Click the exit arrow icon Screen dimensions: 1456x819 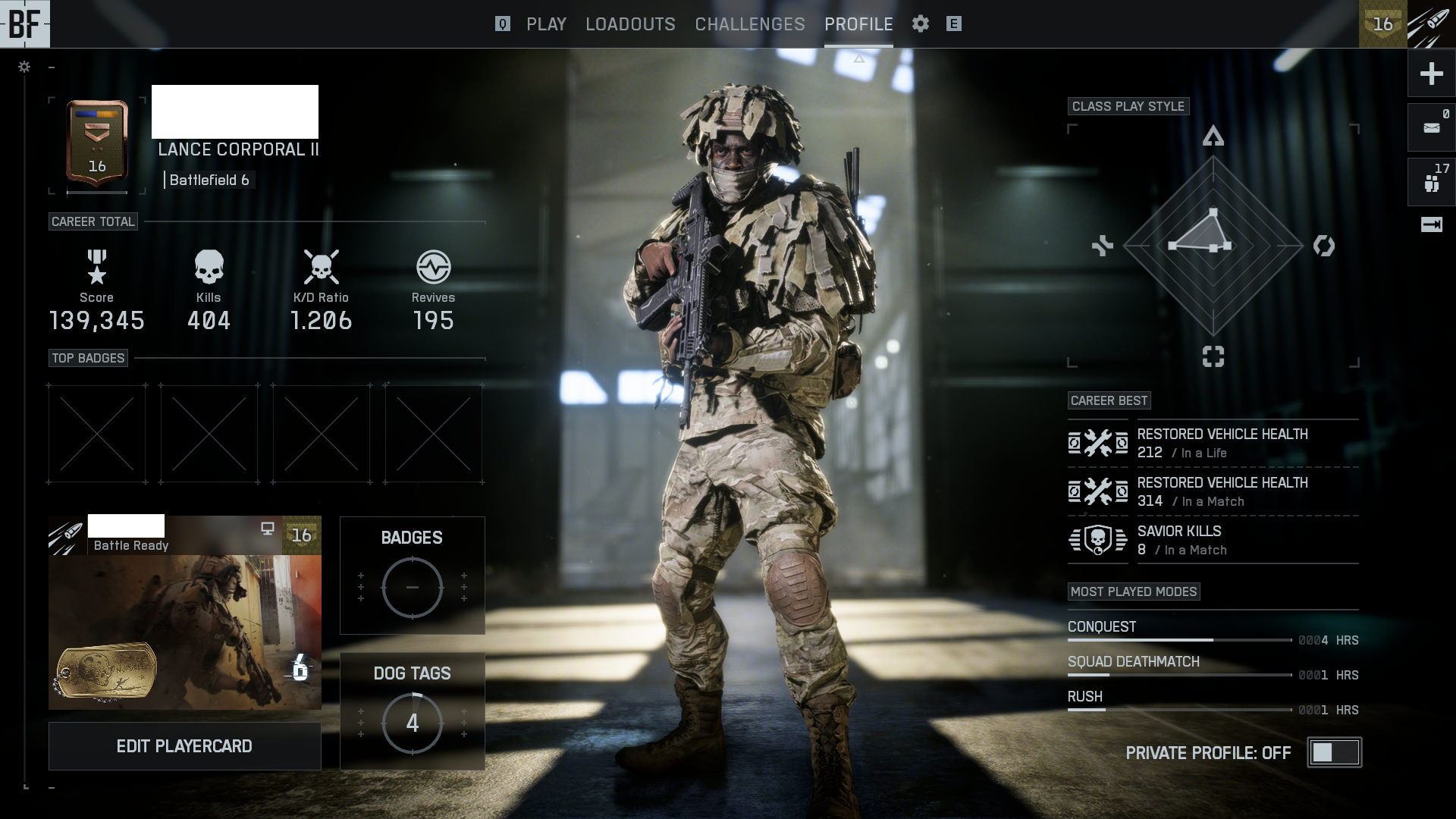click(1431, 224)
